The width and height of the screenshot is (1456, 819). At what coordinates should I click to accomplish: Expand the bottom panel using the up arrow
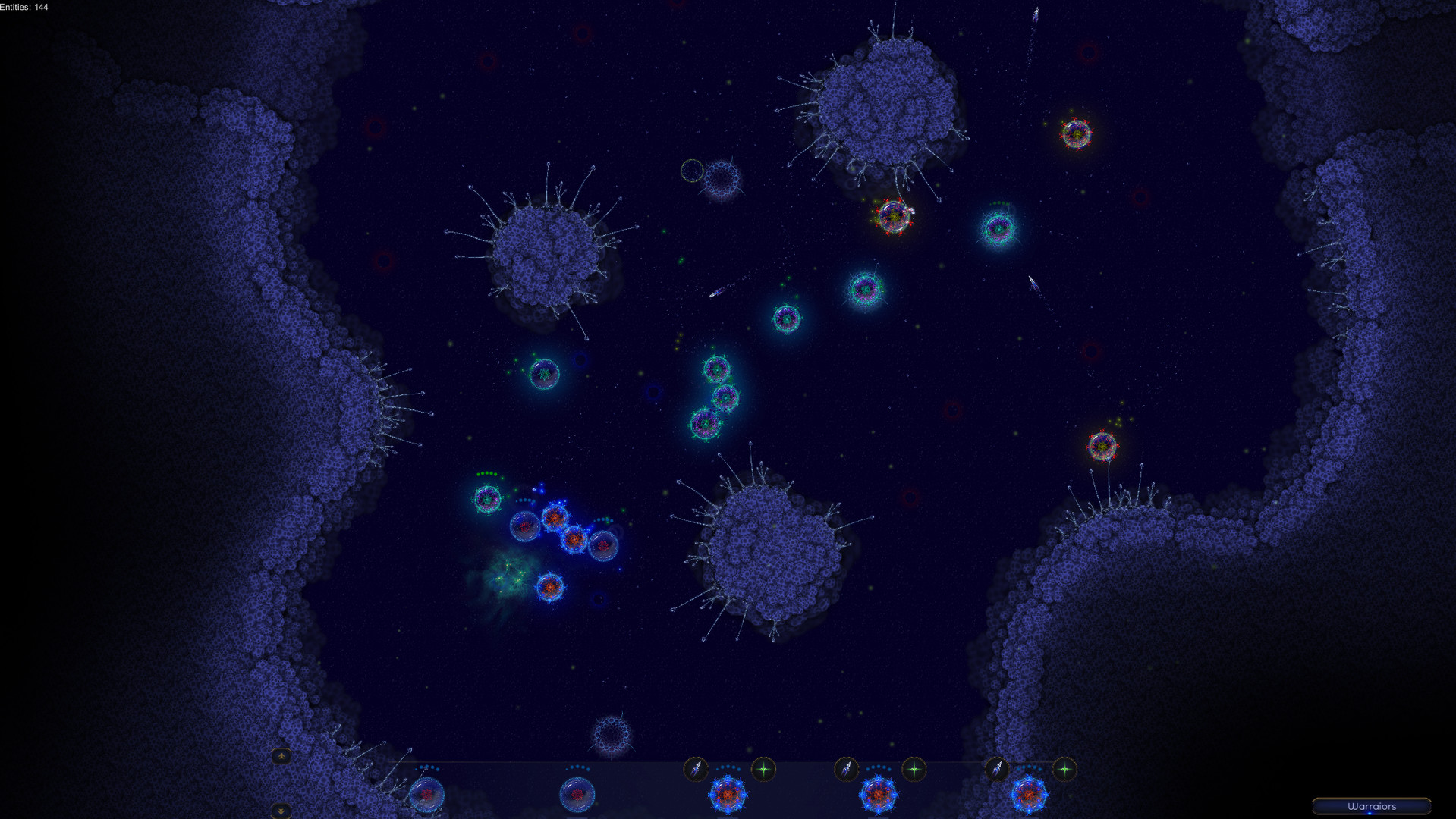click(281, 756)
